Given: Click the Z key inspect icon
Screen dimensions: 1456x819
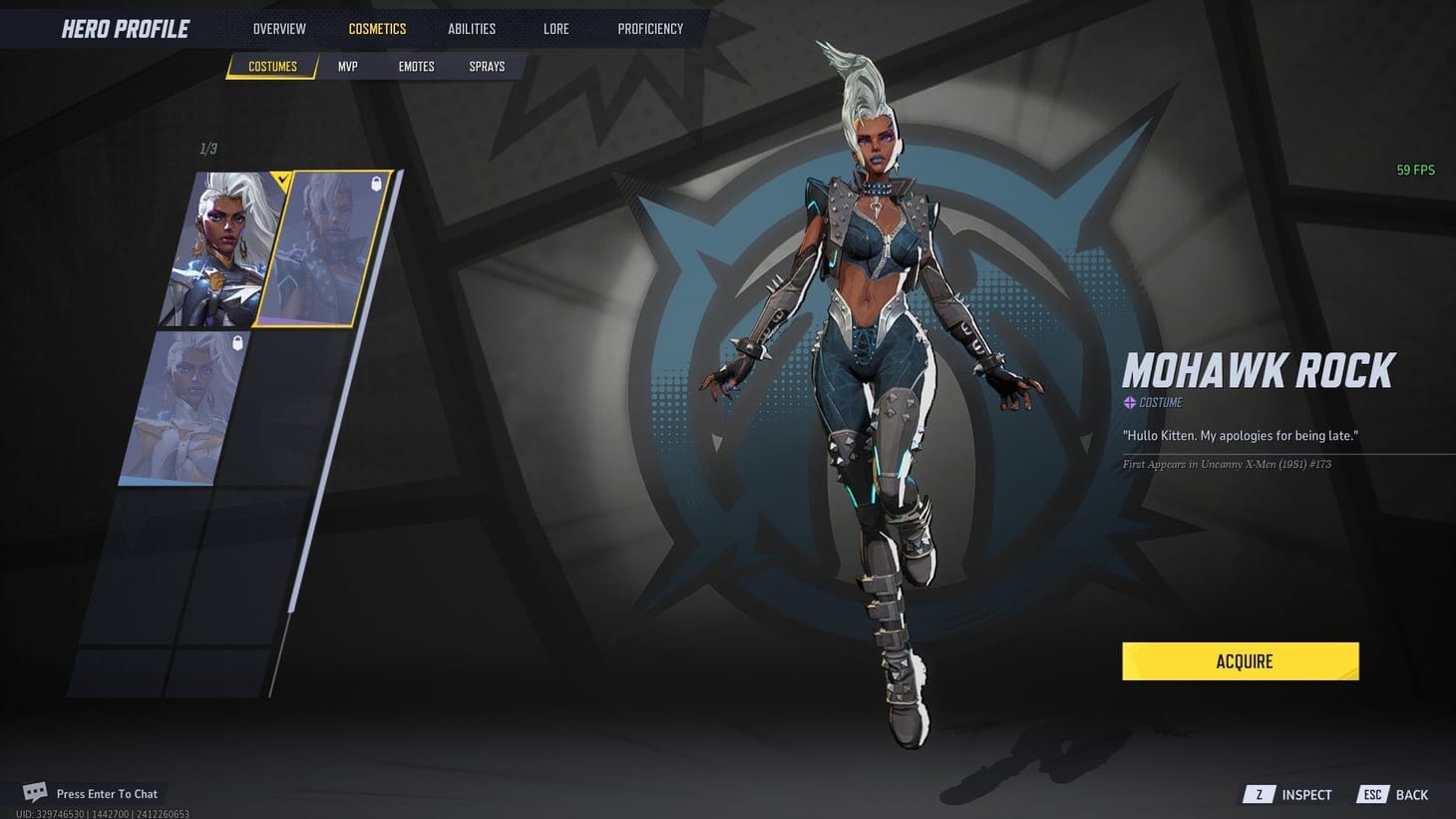Looking at the screenshot, I should [1258, 794].
